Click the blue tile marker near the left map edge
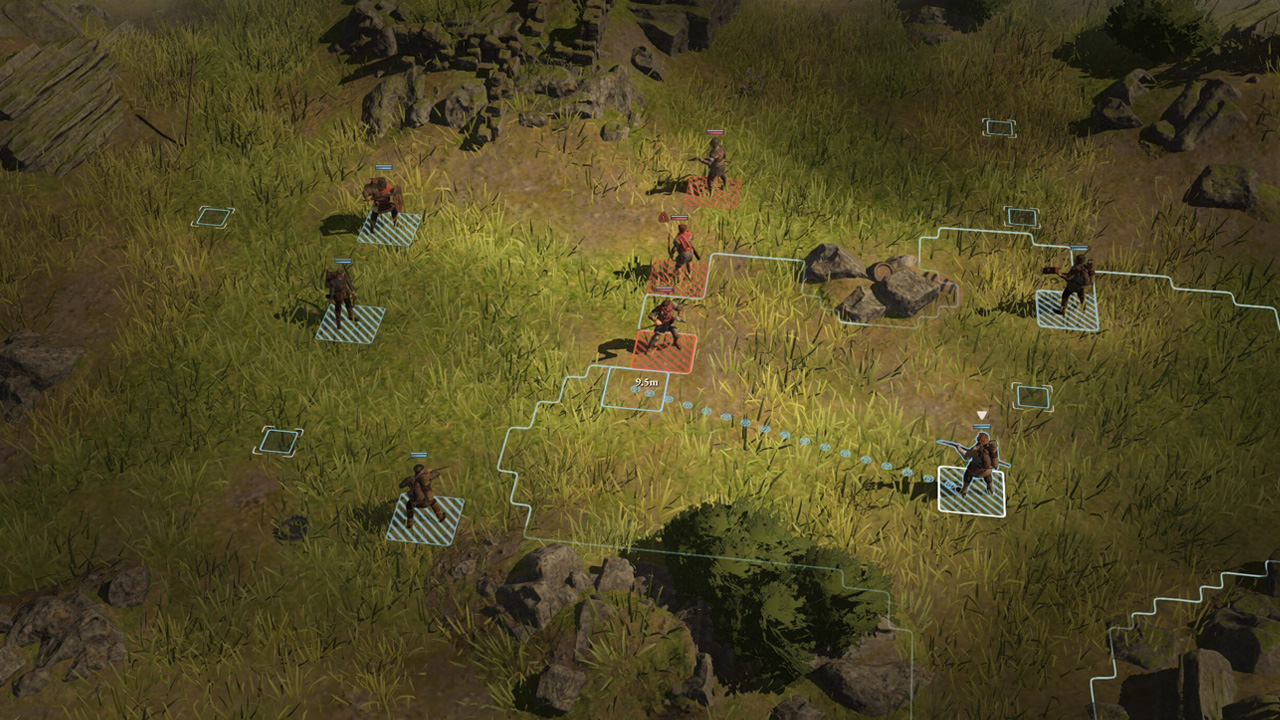Viewport: 1280px width, 720px height. pos(213,217)
